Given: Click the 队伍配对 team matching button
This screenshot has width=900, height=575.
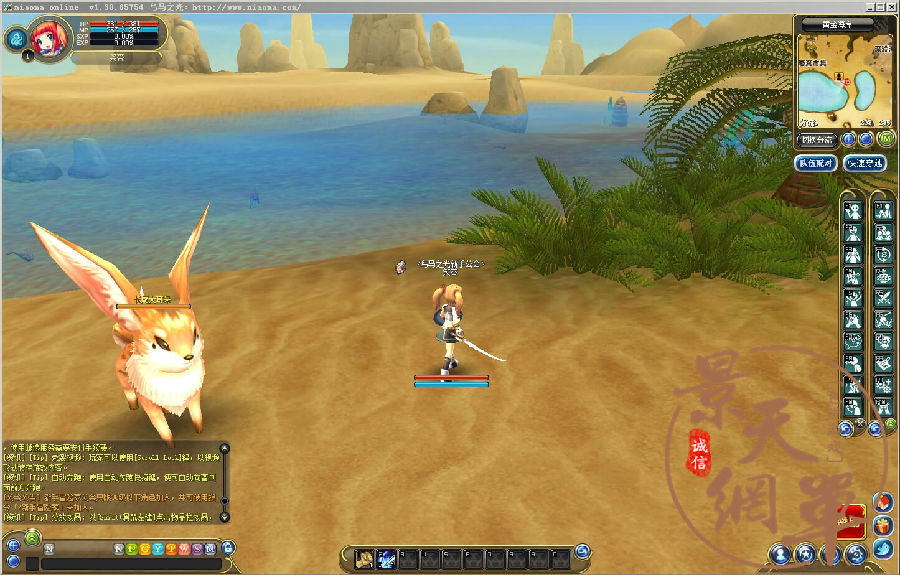Looking at the screenshot, I should pos(815,162).
